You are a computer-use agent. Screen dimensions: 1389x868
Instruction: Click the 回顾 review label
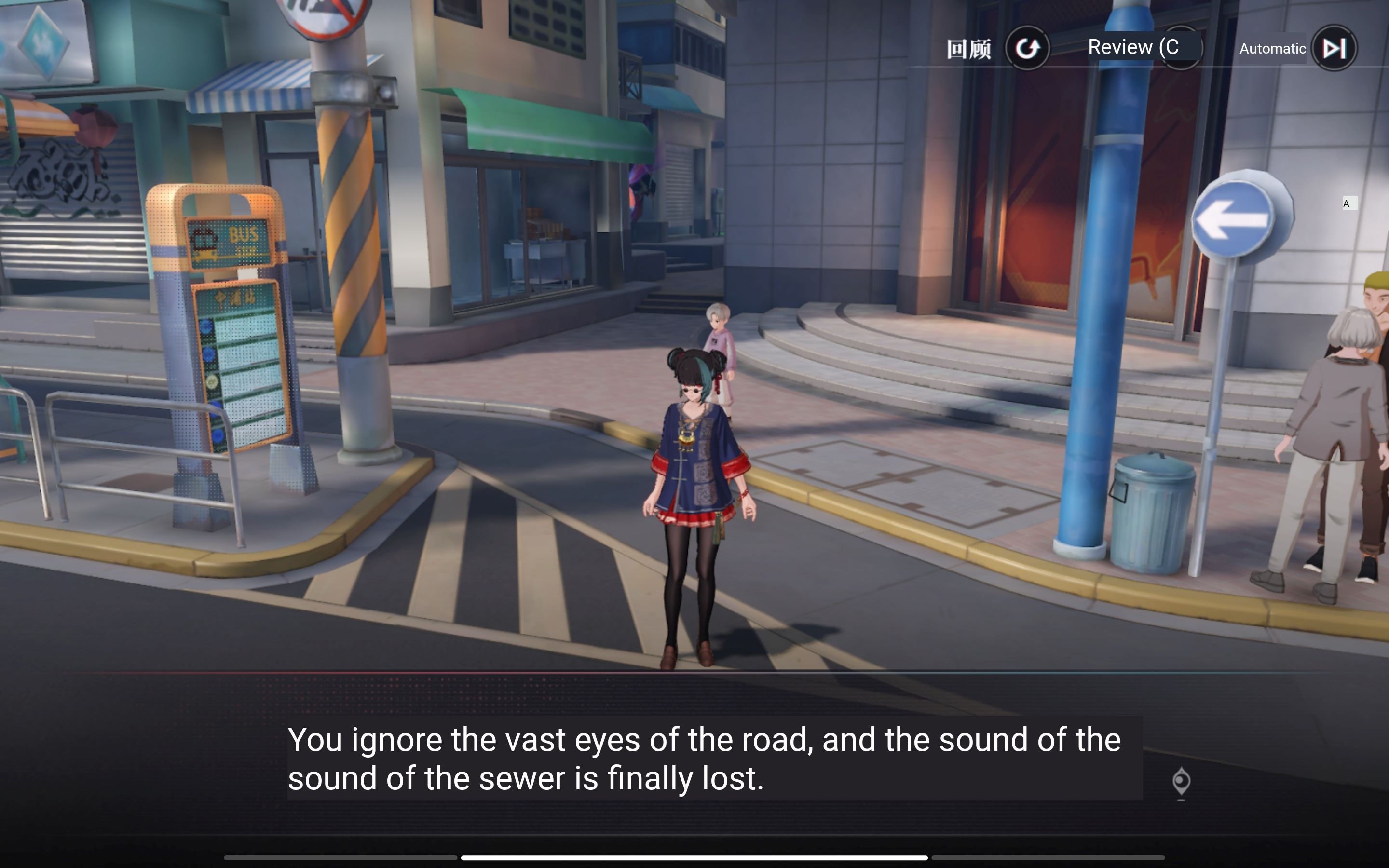click(x=970, y=48)
